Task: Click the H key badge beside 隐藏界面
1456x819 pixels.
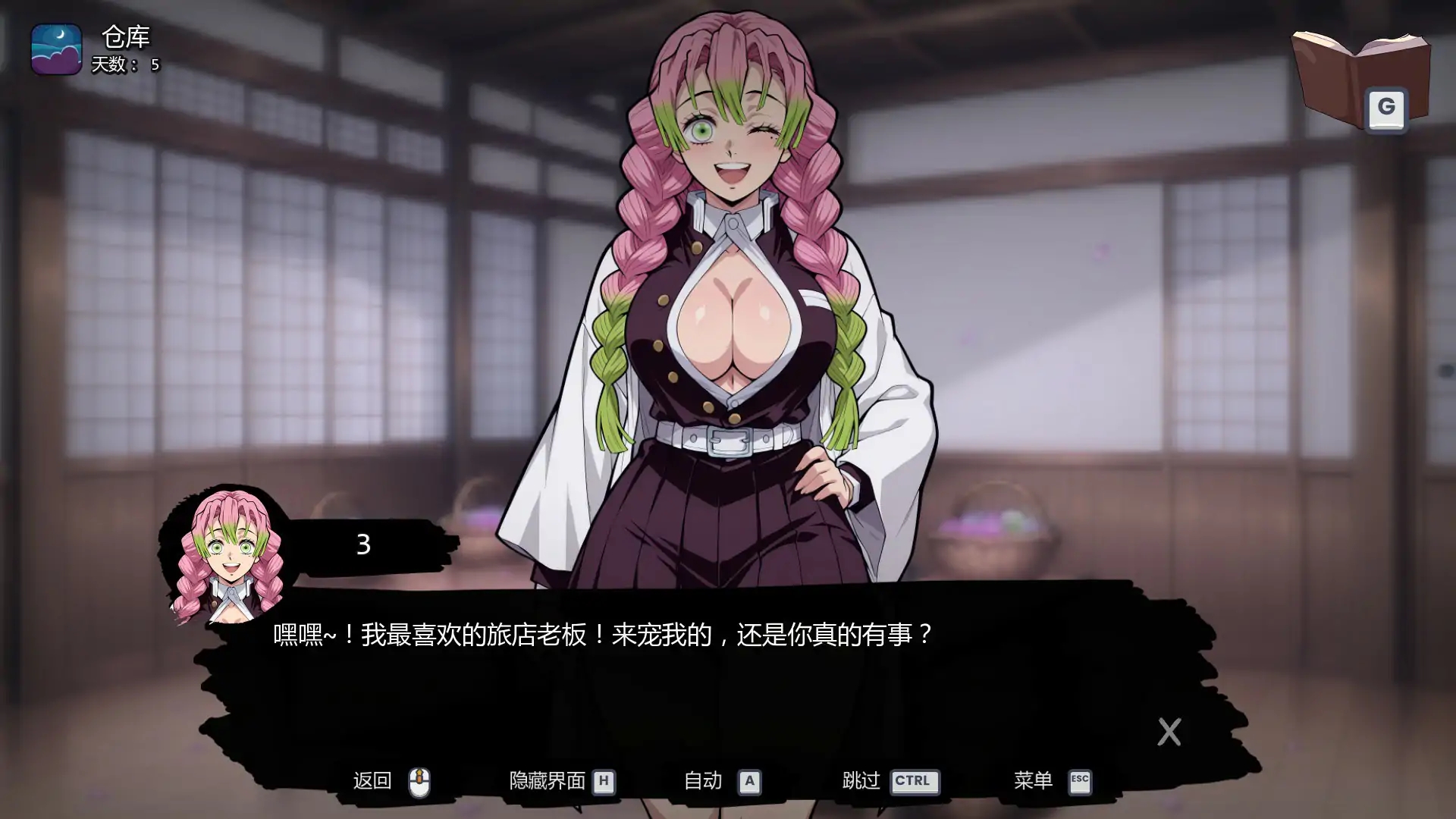Action: coord(605,782)
